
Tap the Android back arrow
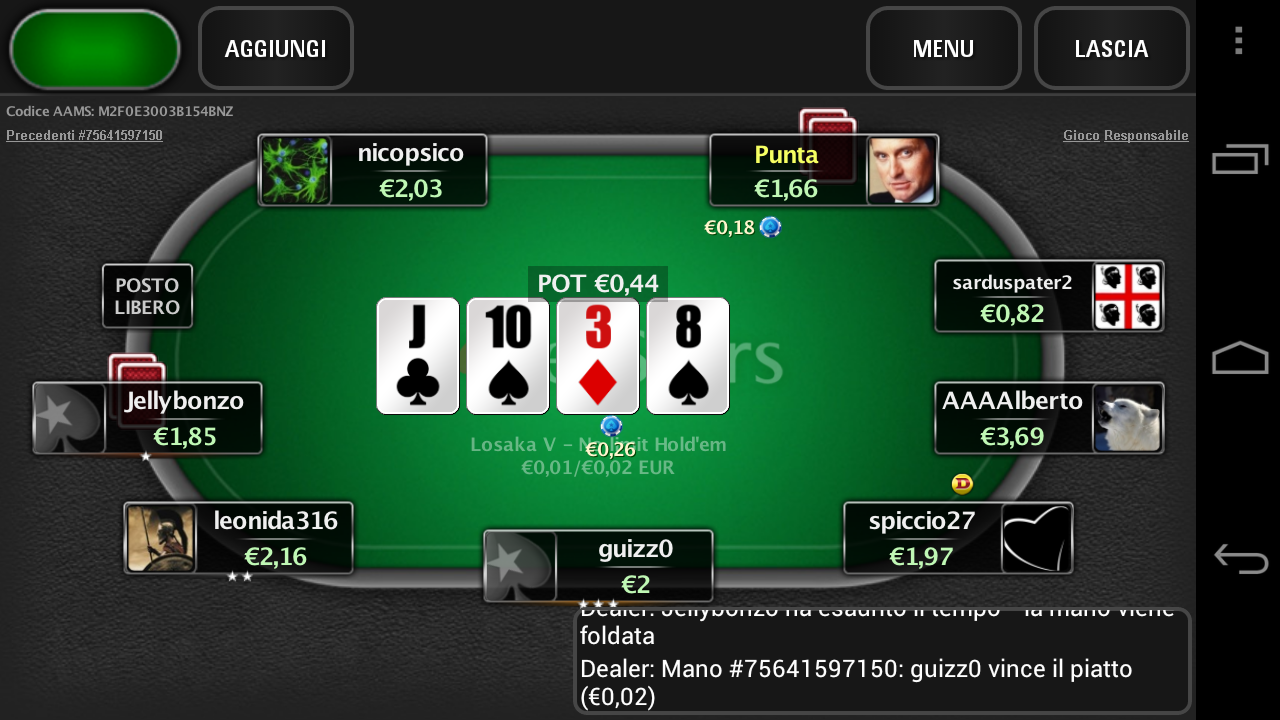click(x=1240, y=558)
